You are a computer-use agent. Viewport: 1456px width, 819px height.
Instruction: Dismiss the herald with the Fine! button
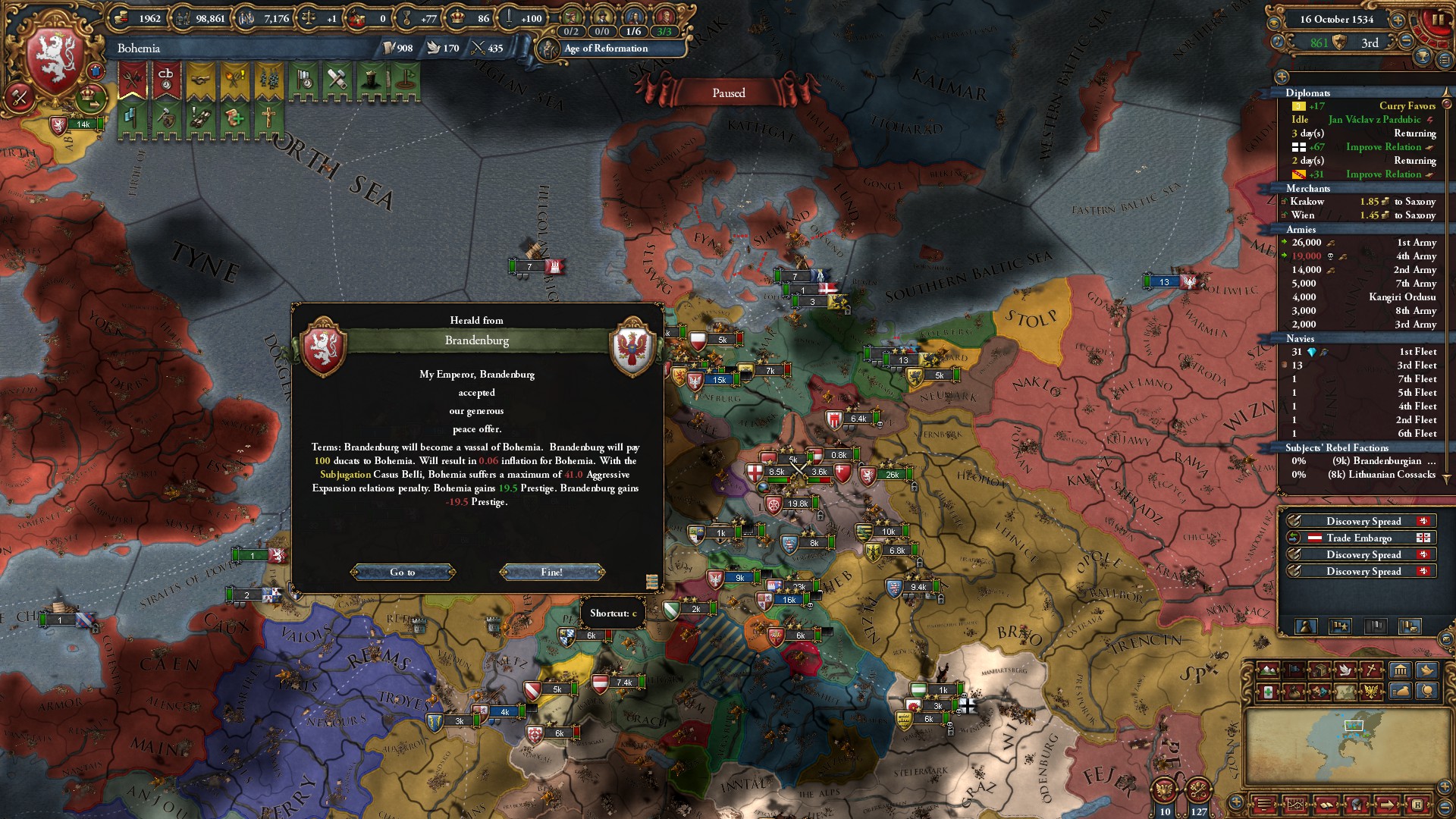551,572
